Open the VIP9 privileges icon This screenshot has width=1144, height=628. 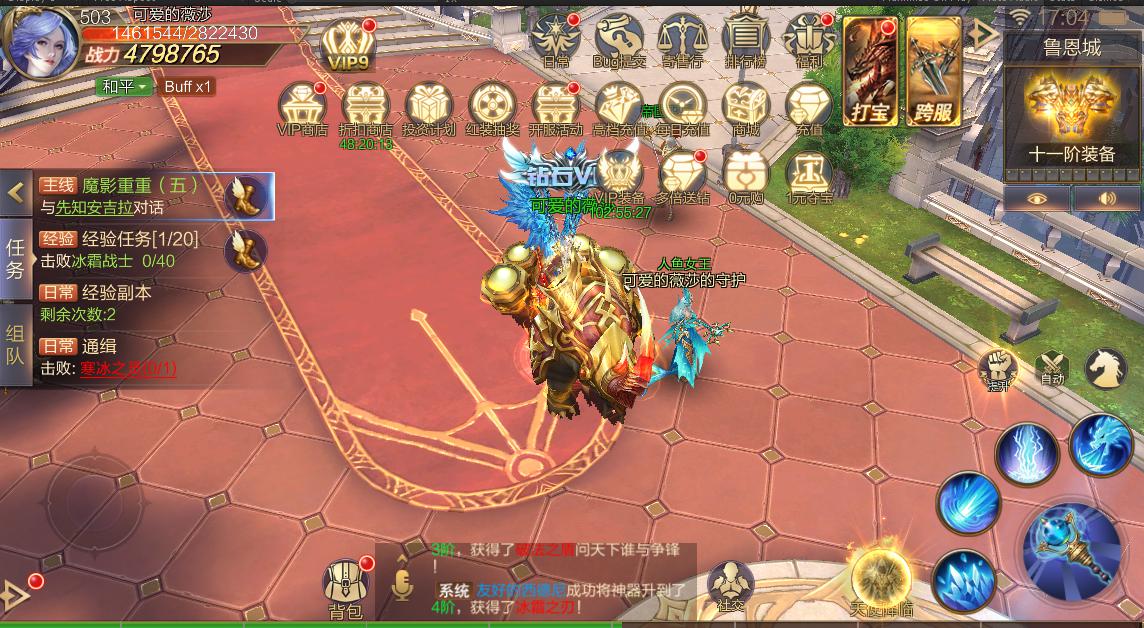pyautogui.click(x=347, y=42)
